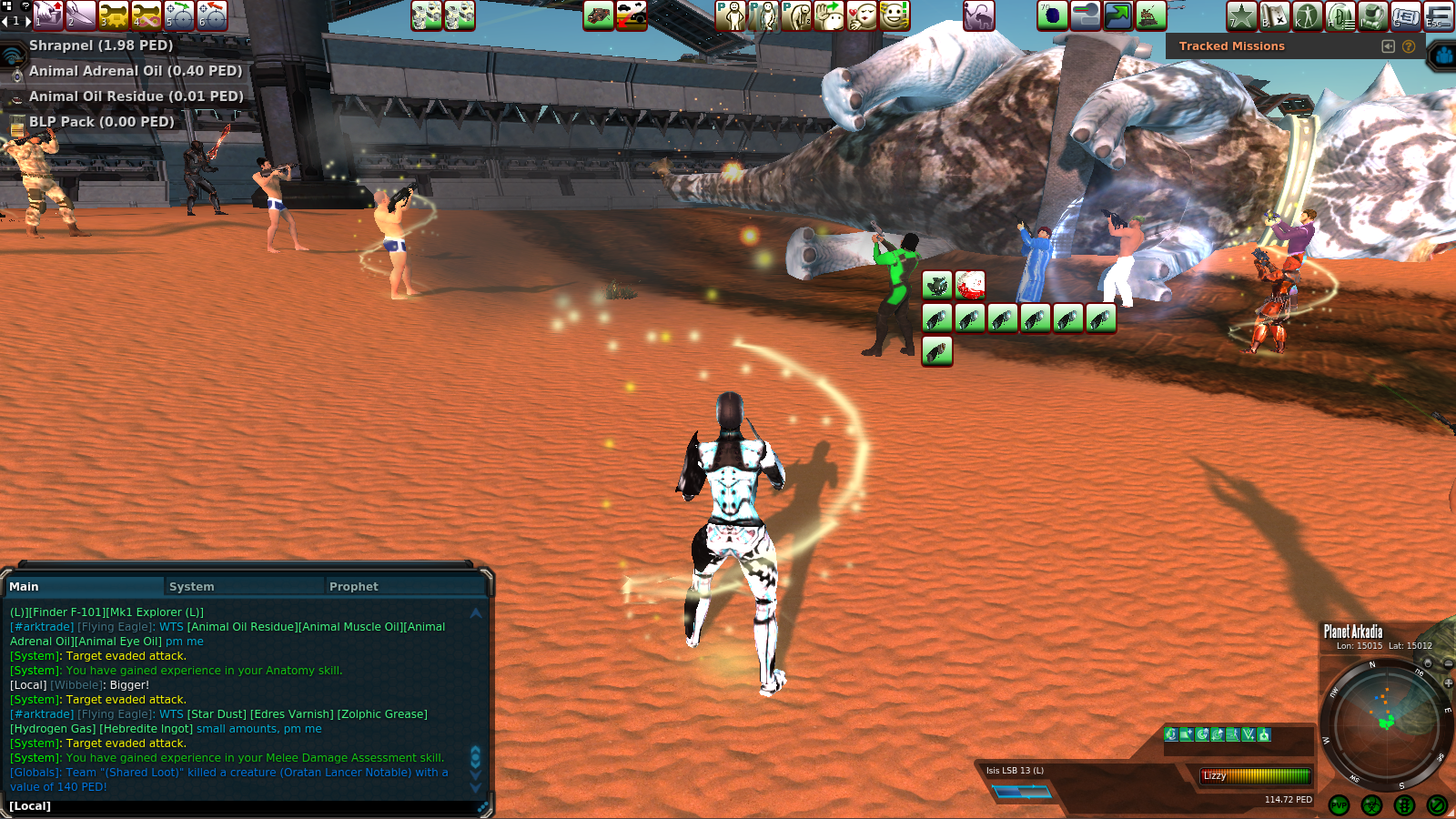Open the Esc main menu button

[x=1439, y=15]
